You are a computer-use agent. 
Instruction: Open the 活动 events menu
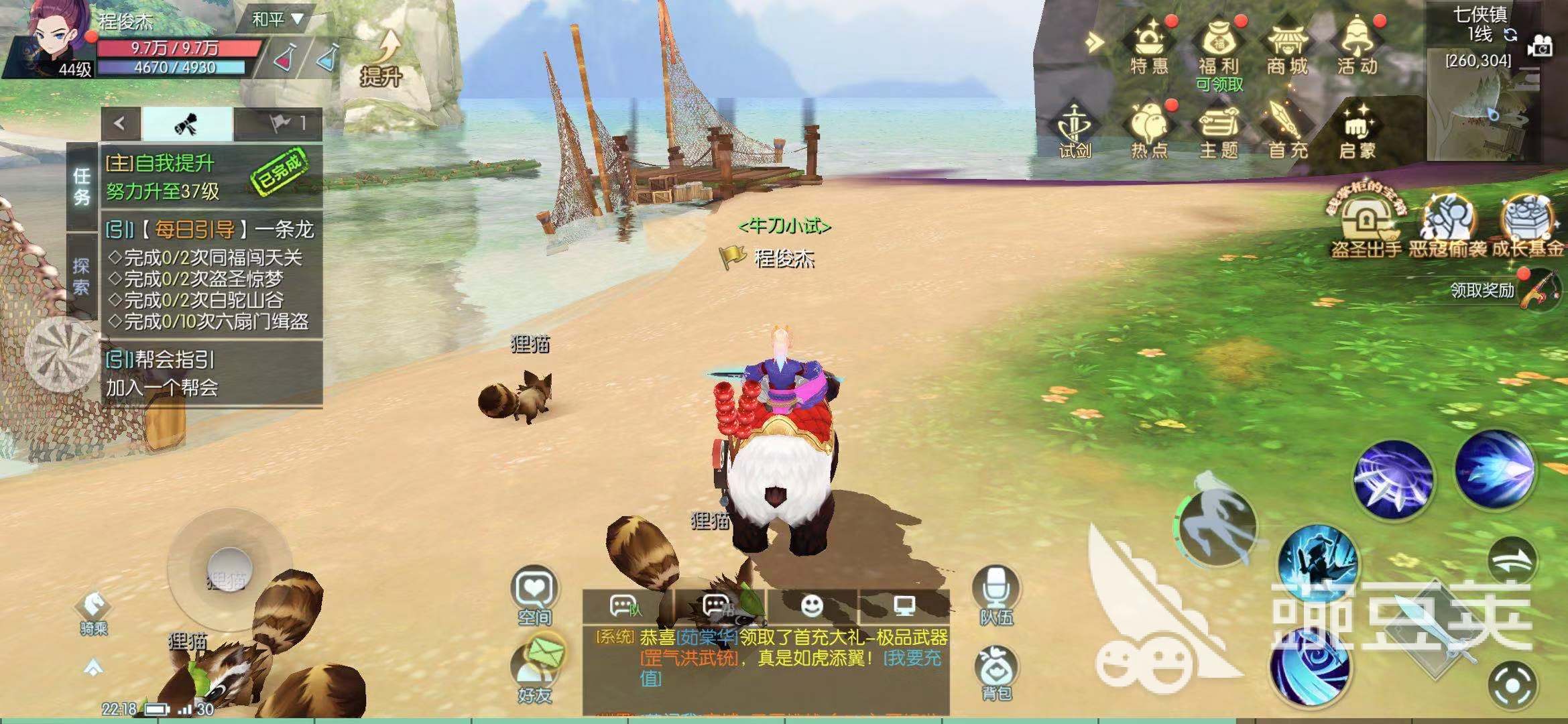click(x=1357, y=46)
